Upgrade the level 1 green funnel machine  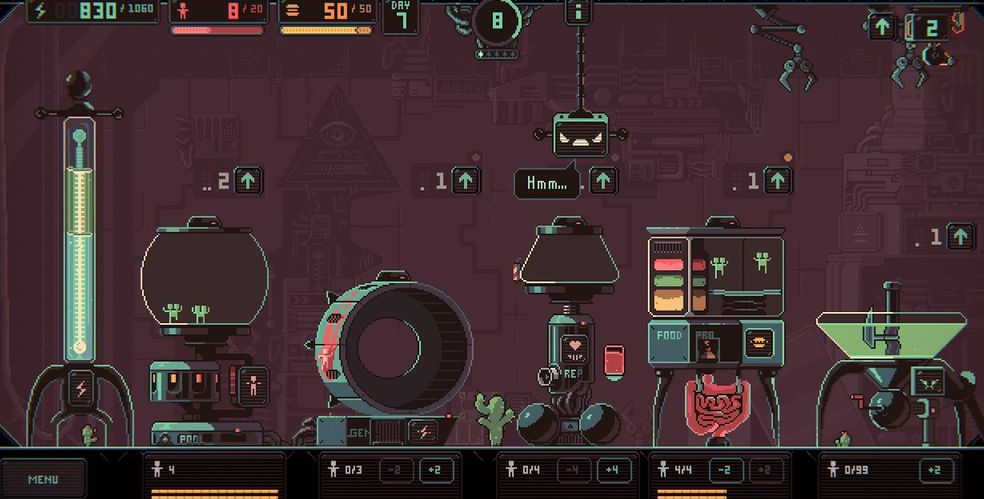[x=960, y=237]
